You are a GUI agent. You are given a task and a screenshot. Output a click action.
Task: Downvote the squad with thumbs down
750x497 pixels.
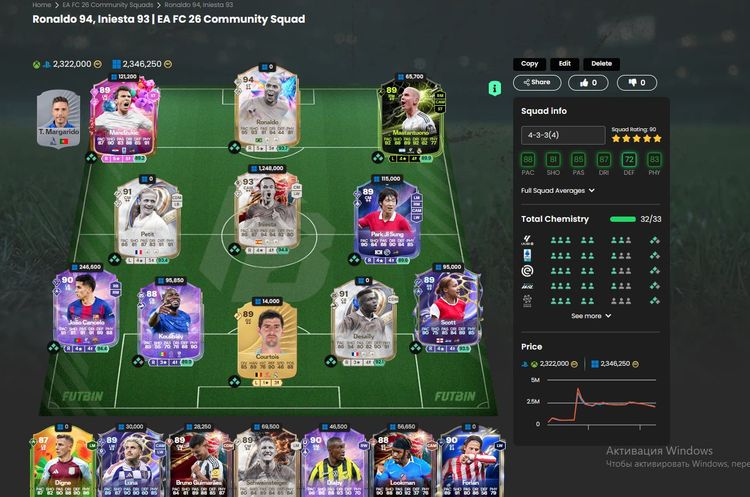[x=637, y=83]
